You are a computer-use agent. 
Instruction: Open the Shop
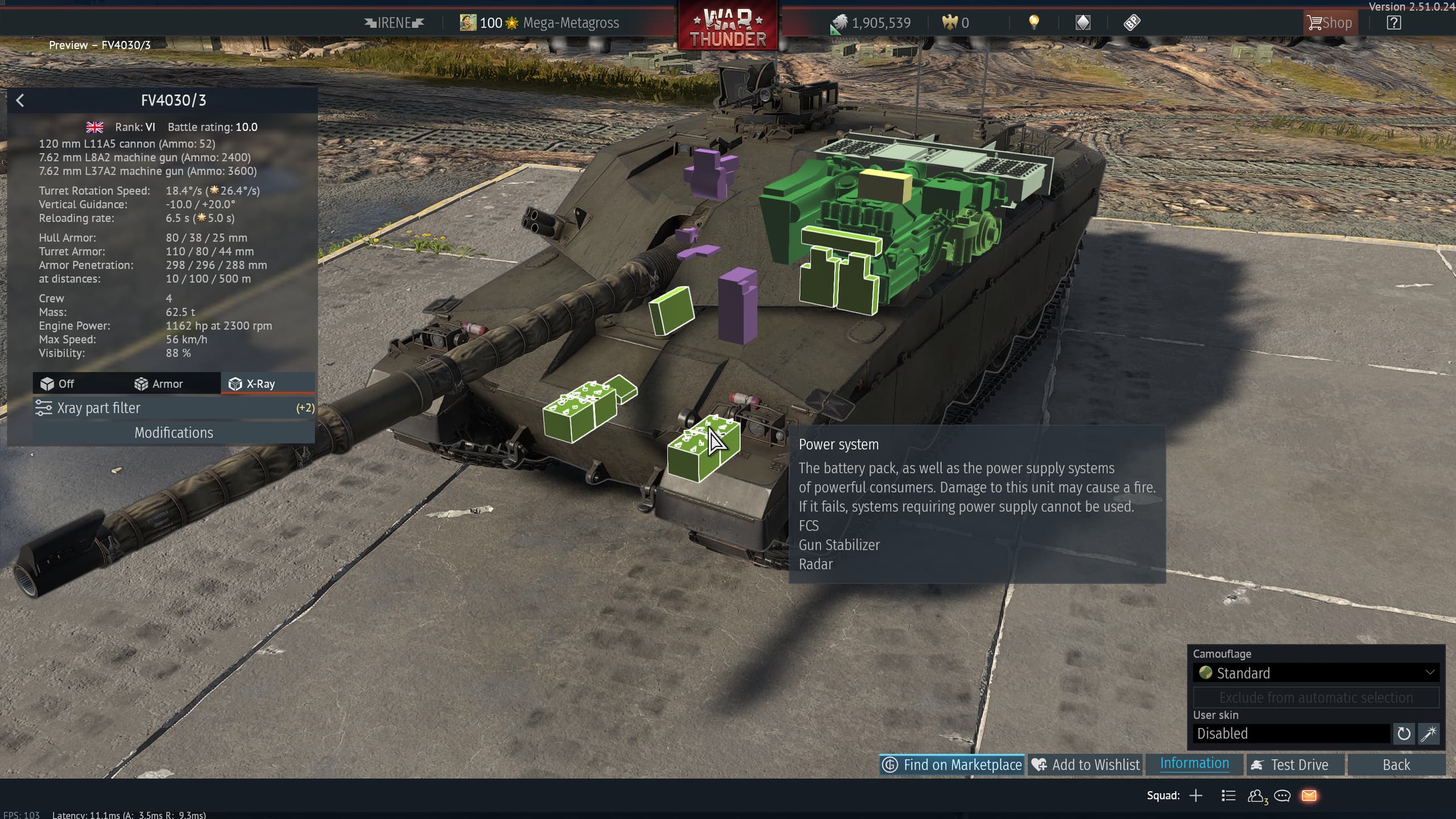click(x=1329, y=23)
